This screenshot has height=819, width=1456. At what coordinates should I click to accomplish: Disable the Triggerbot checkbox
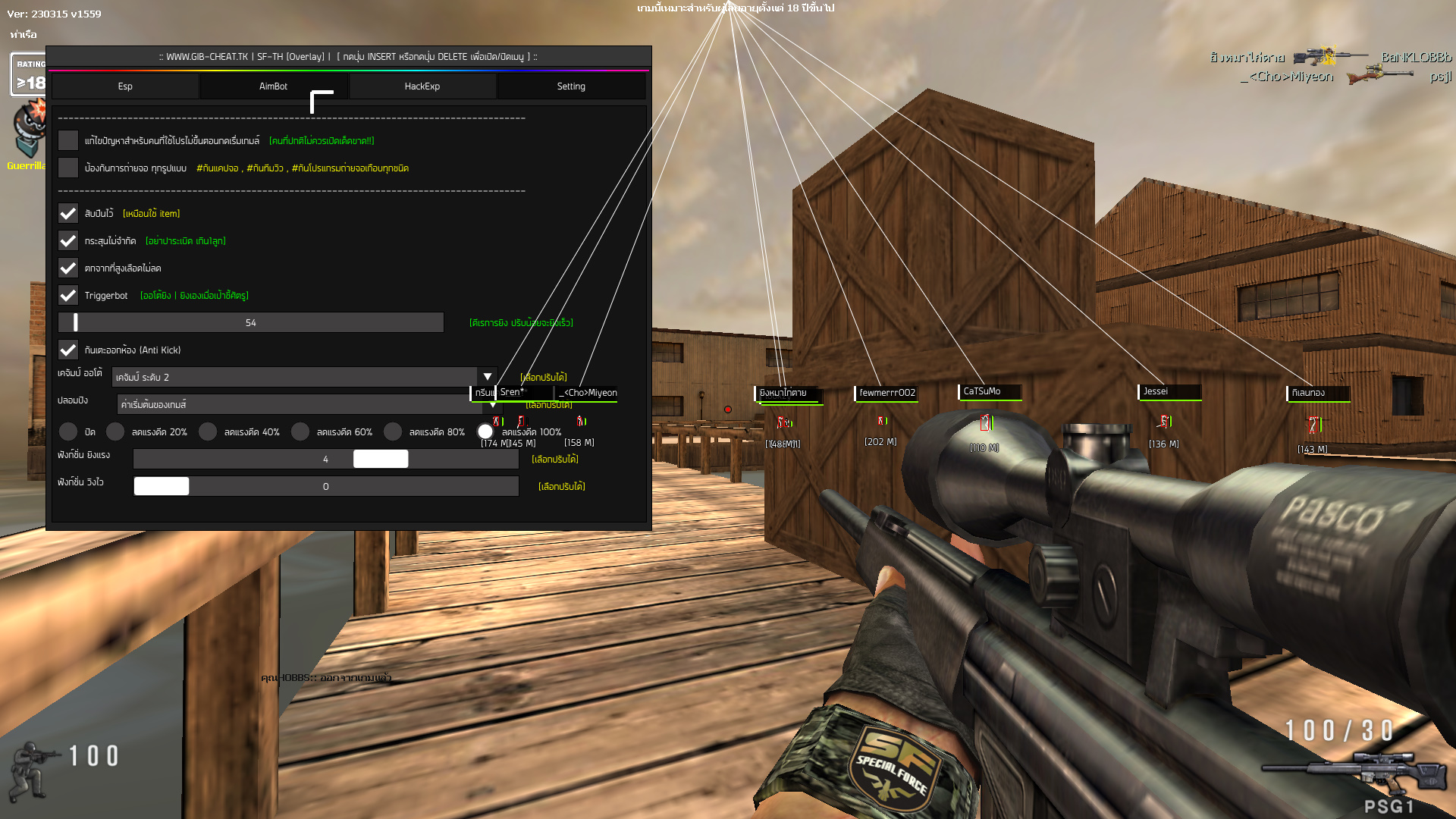click(x=68, y=295)
